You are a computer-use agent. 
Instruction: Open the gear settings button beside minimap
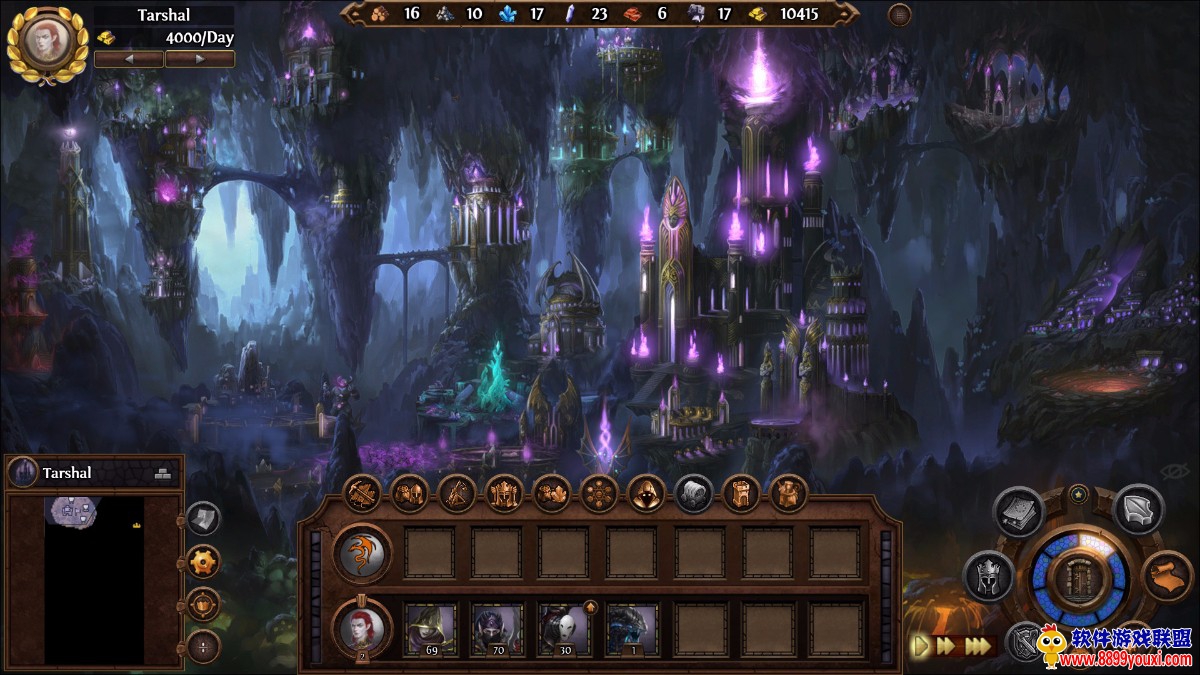(203, 562)
